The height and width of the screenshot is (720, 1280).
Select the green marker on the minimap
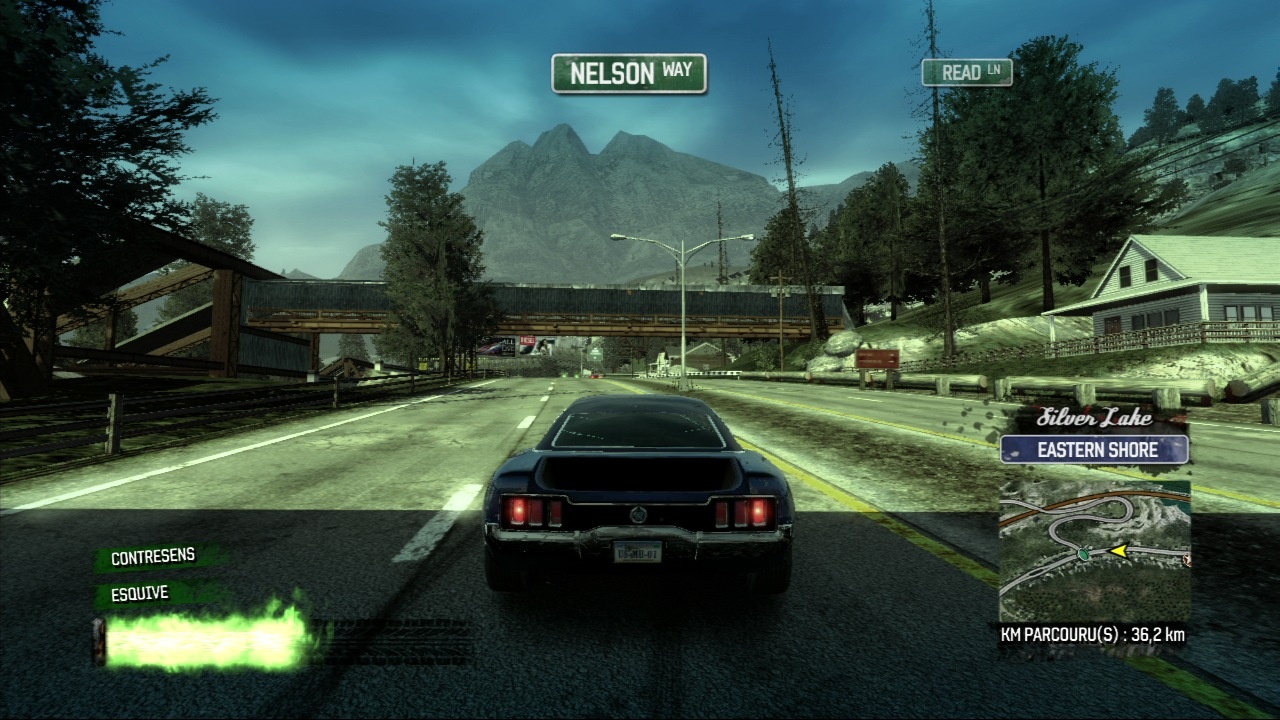[1082, 552]
